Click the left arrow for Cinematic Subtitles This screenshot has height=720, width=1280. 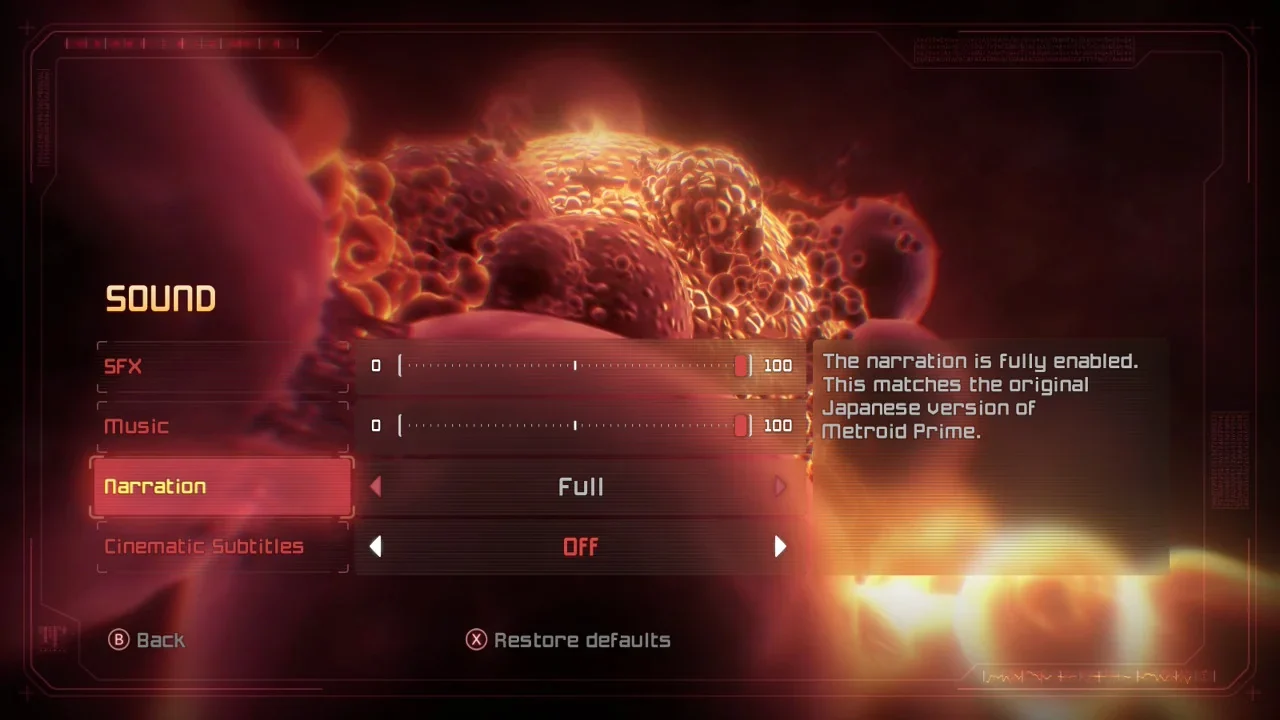[x=376, y=547]
